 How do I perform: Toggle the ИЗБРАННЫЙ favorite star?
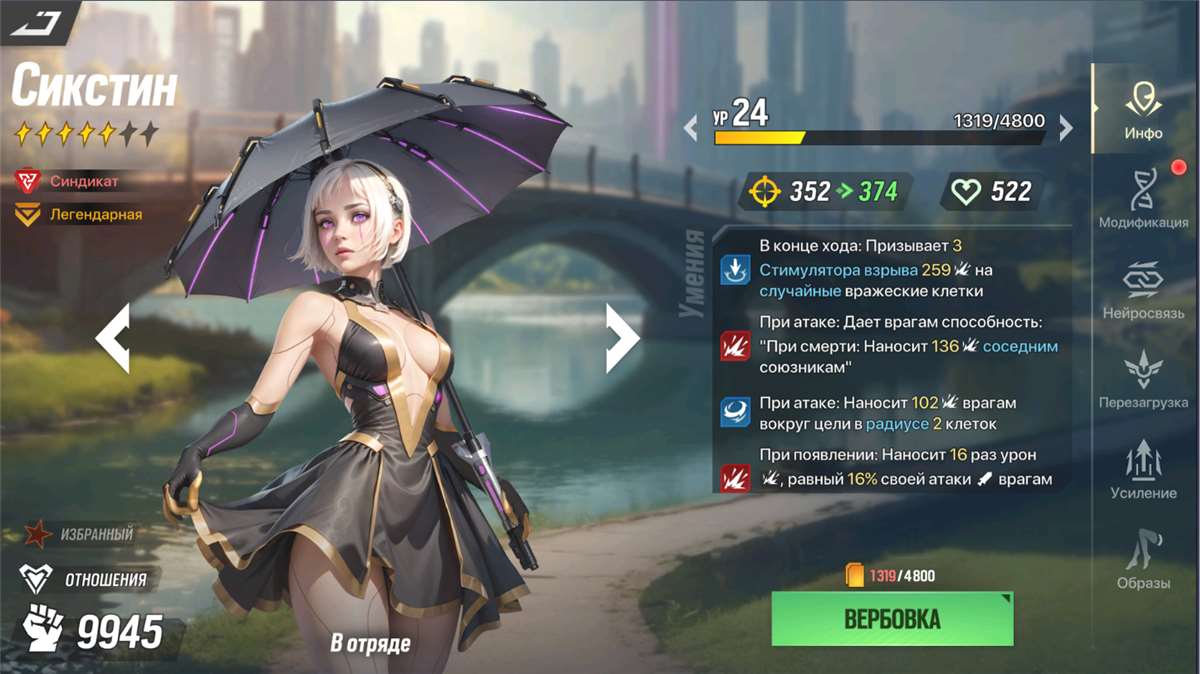point(39,534)
